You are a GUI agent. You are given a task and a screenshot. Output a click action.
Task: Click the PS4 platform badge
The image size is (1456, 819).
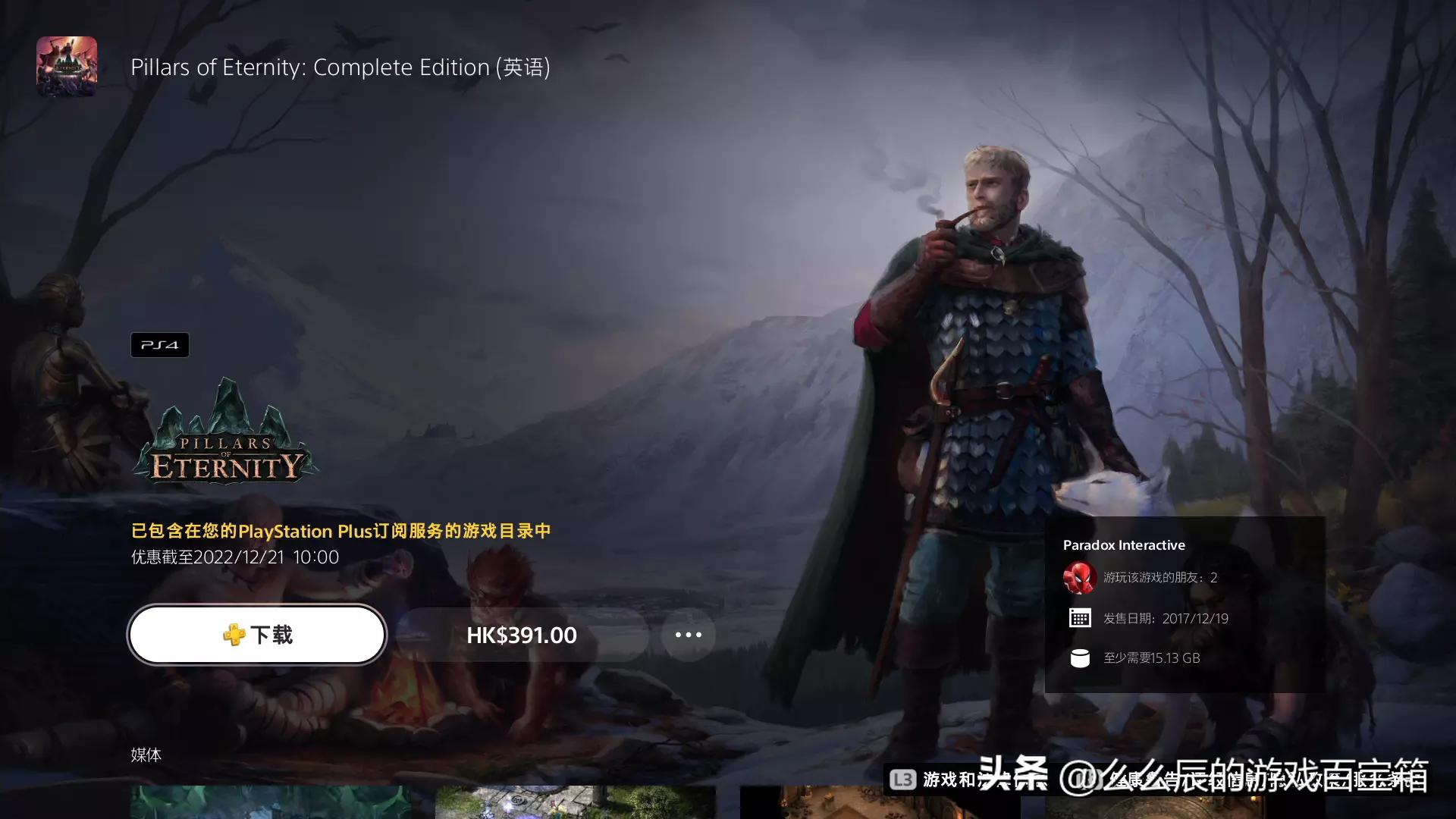coord(159,344)
